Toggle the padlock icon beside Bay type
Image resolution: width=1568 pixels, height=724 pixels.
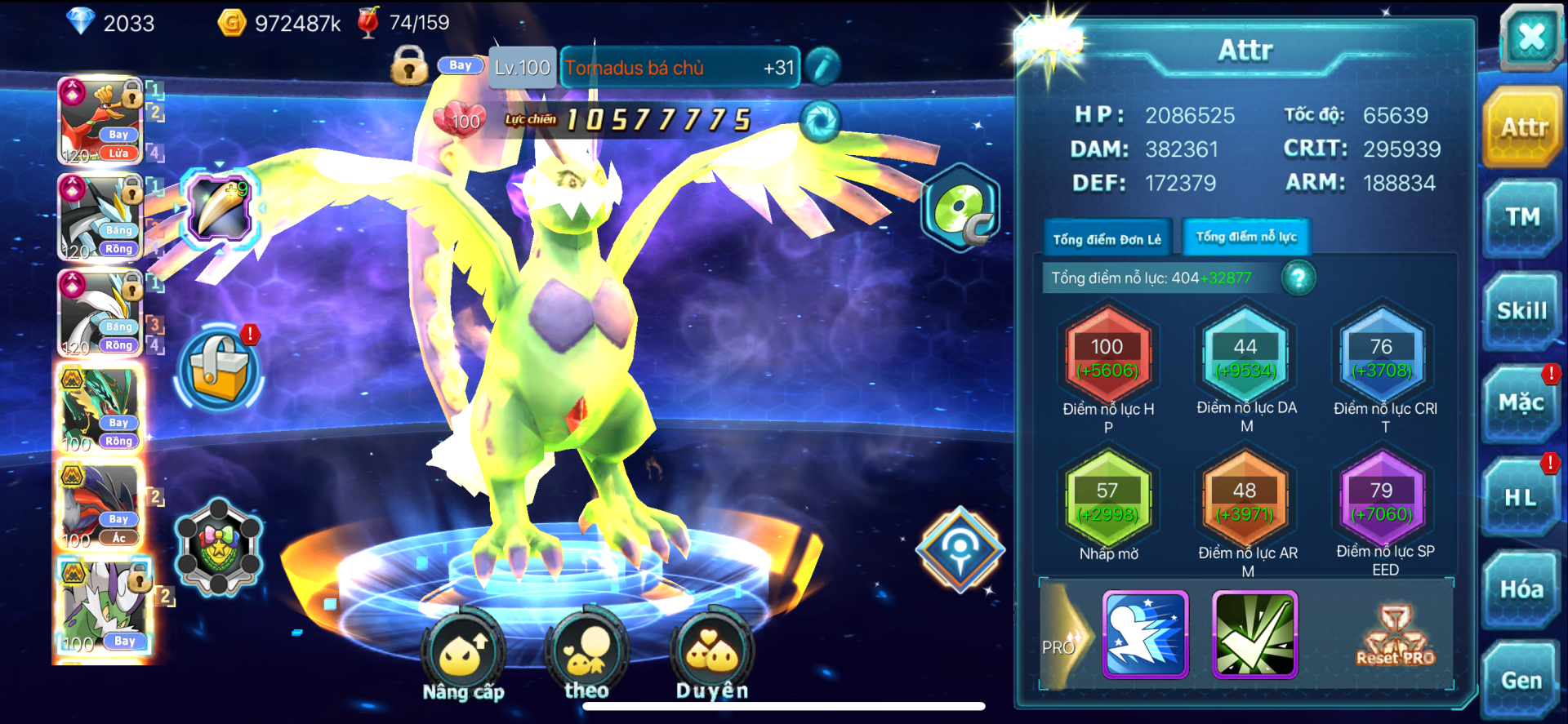[409, 65]
